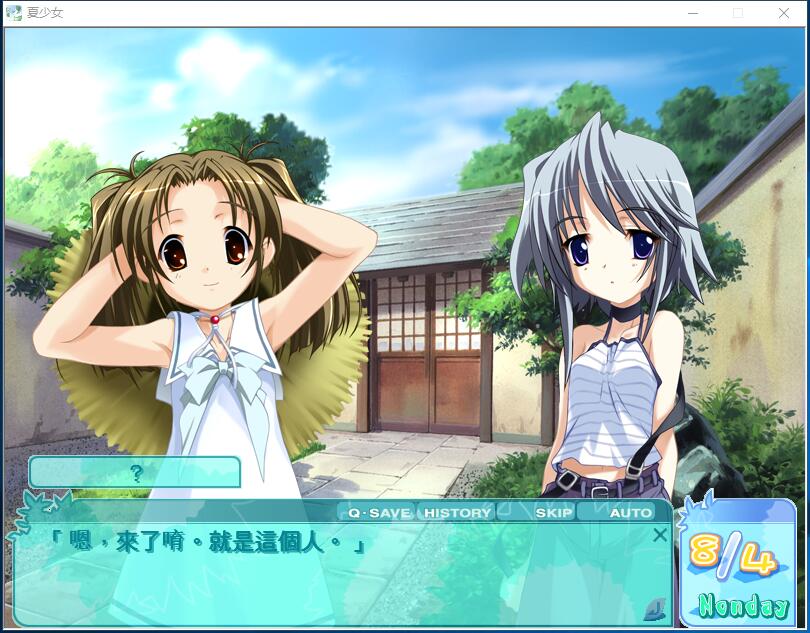Image resolution: width=810 pixels, height=633 pixels.
Task: Activate SKIP mode
Action: [554, 513]
